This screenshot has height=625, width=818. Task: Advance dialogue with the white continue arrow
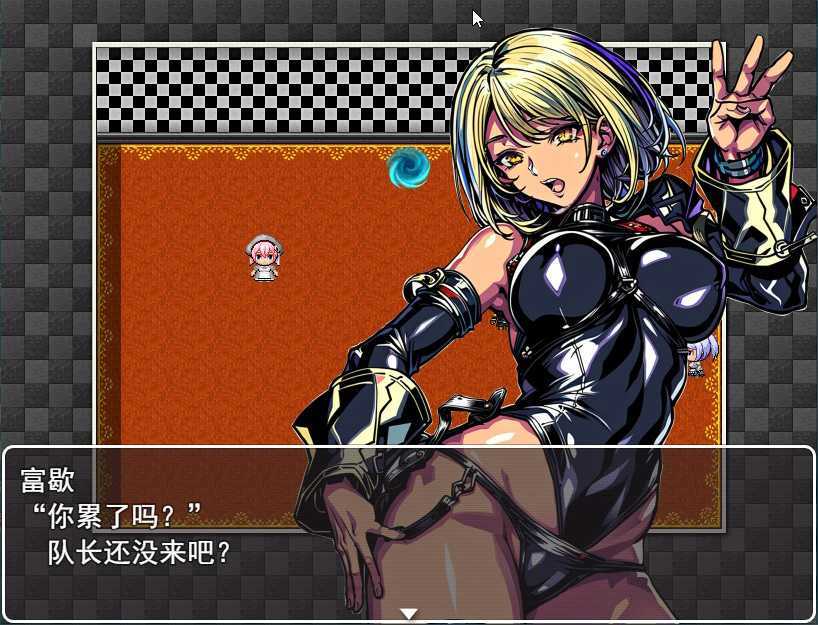(408, 612)
